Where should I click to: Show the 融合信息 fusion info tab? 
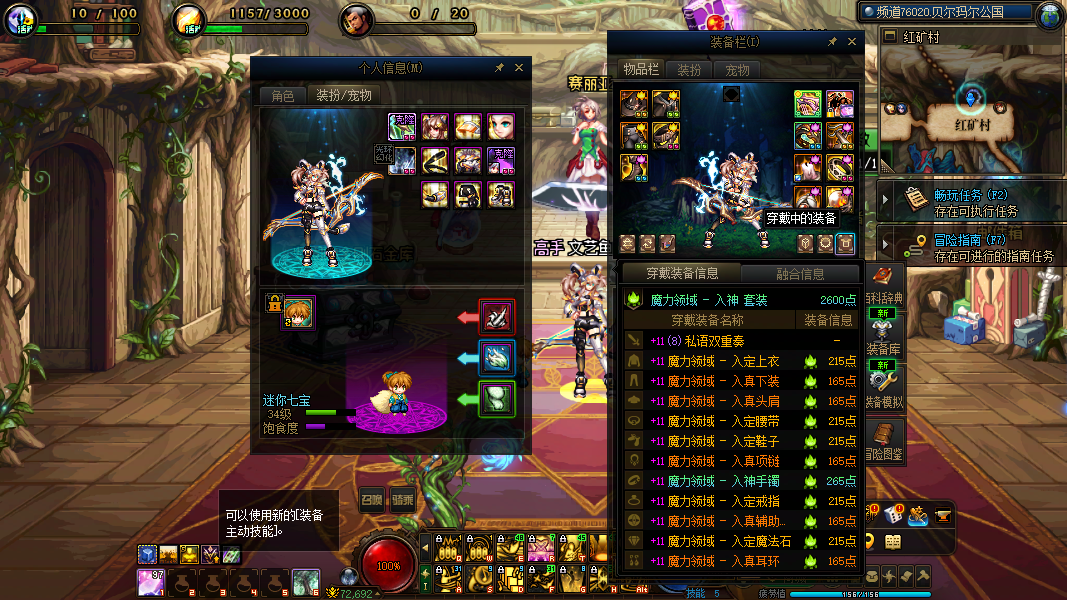pyautogui.click(x=800, y=273)
